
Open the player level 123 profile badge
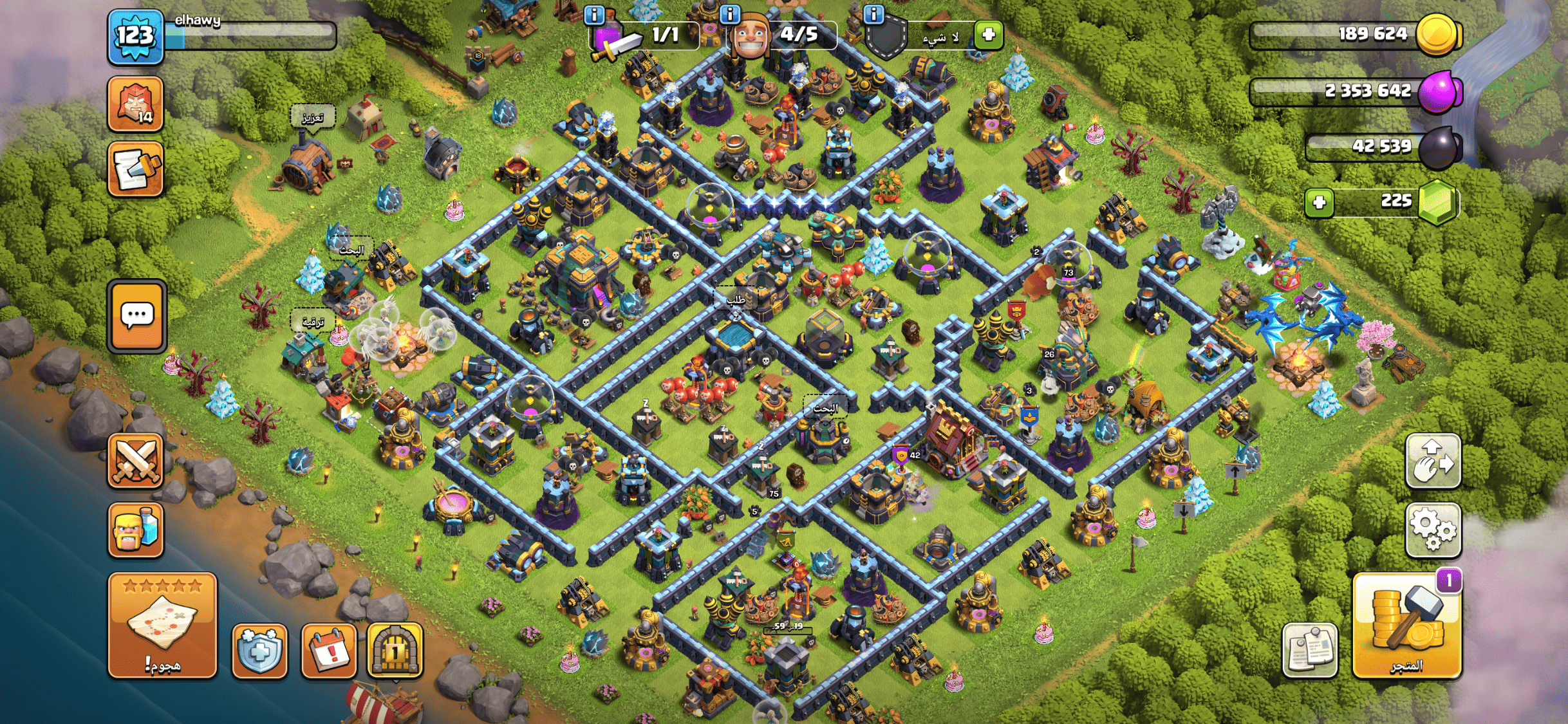(135, 36)
